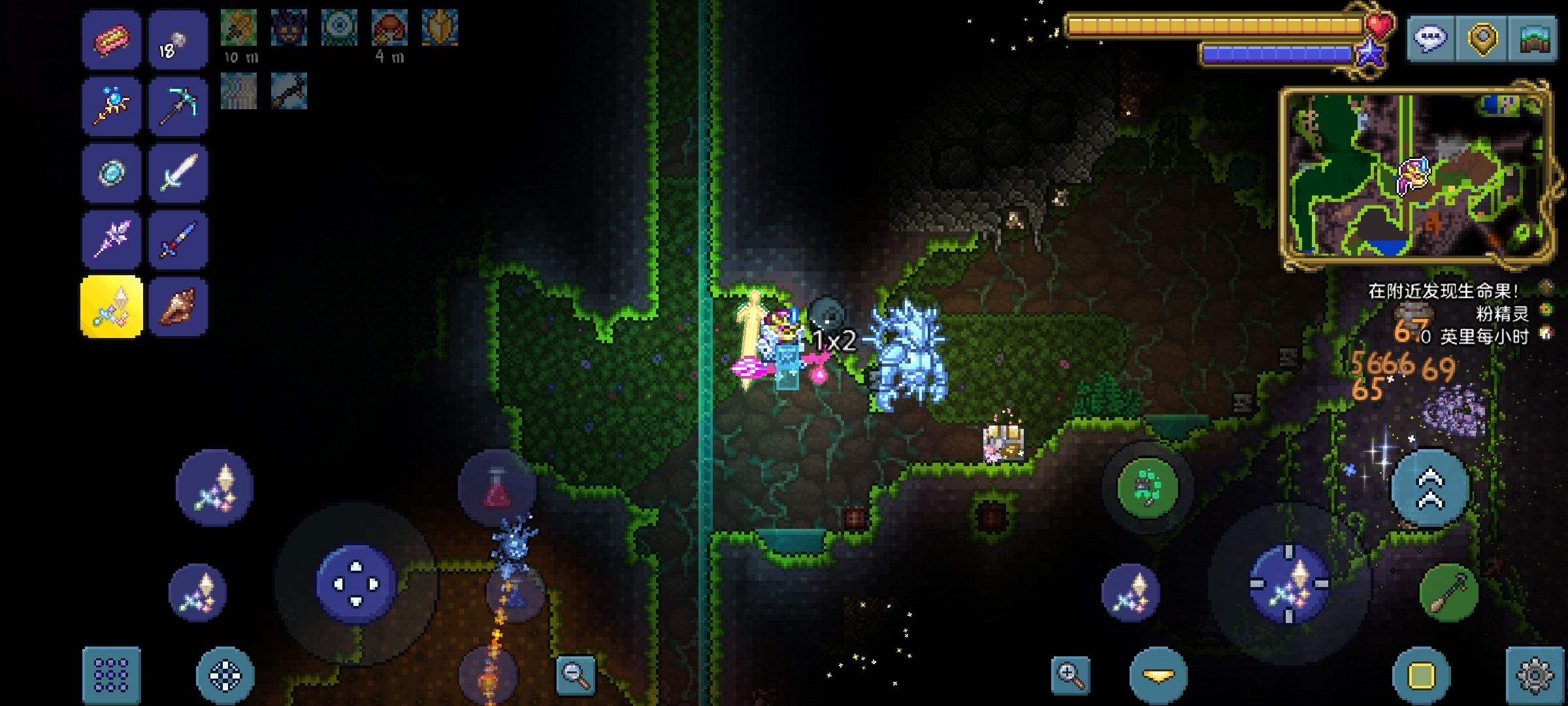Tap the double-arrow jump button
The image size is (1568, 706).
[1429, 488]
